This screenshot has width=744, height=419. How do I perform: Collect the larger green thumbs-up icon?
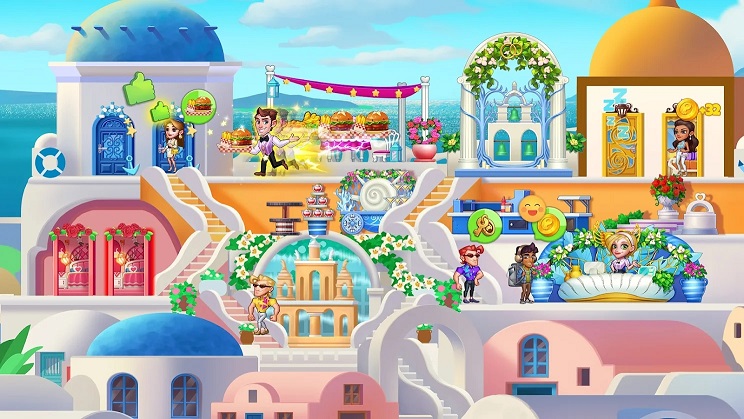click(x=137, y=87)
